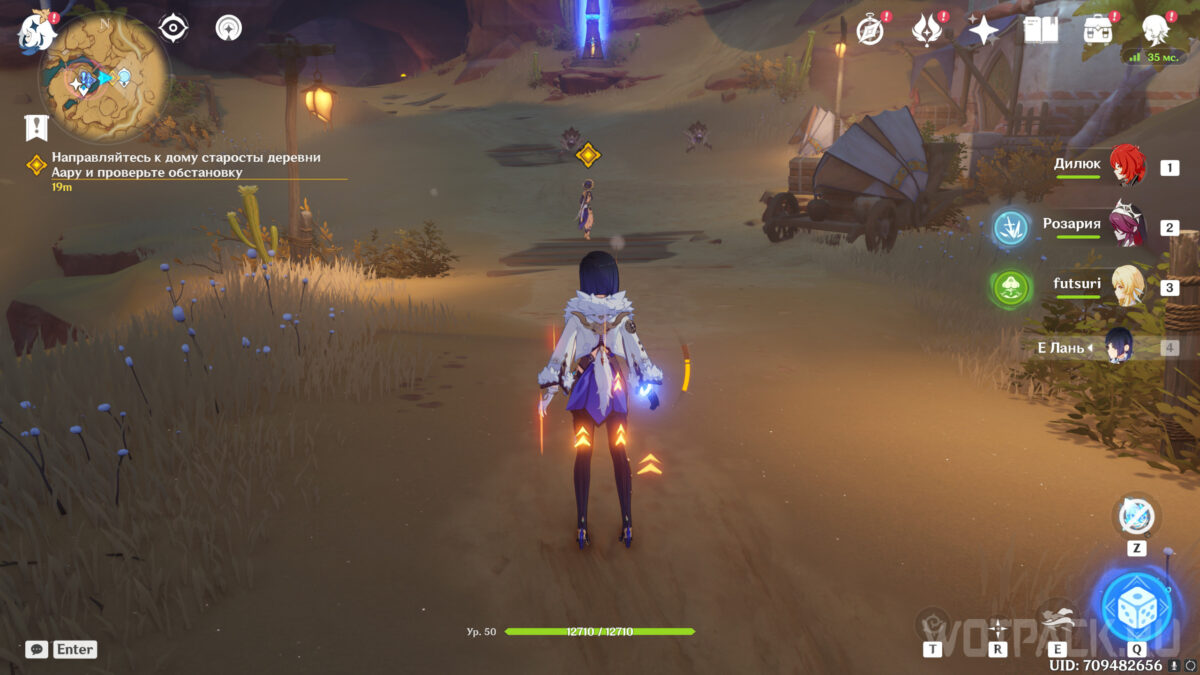The width and height of the screenshot is (1200, 675).
Task: Click the gauge icon right of the eye icon
Action: click(x=229, y=28)
